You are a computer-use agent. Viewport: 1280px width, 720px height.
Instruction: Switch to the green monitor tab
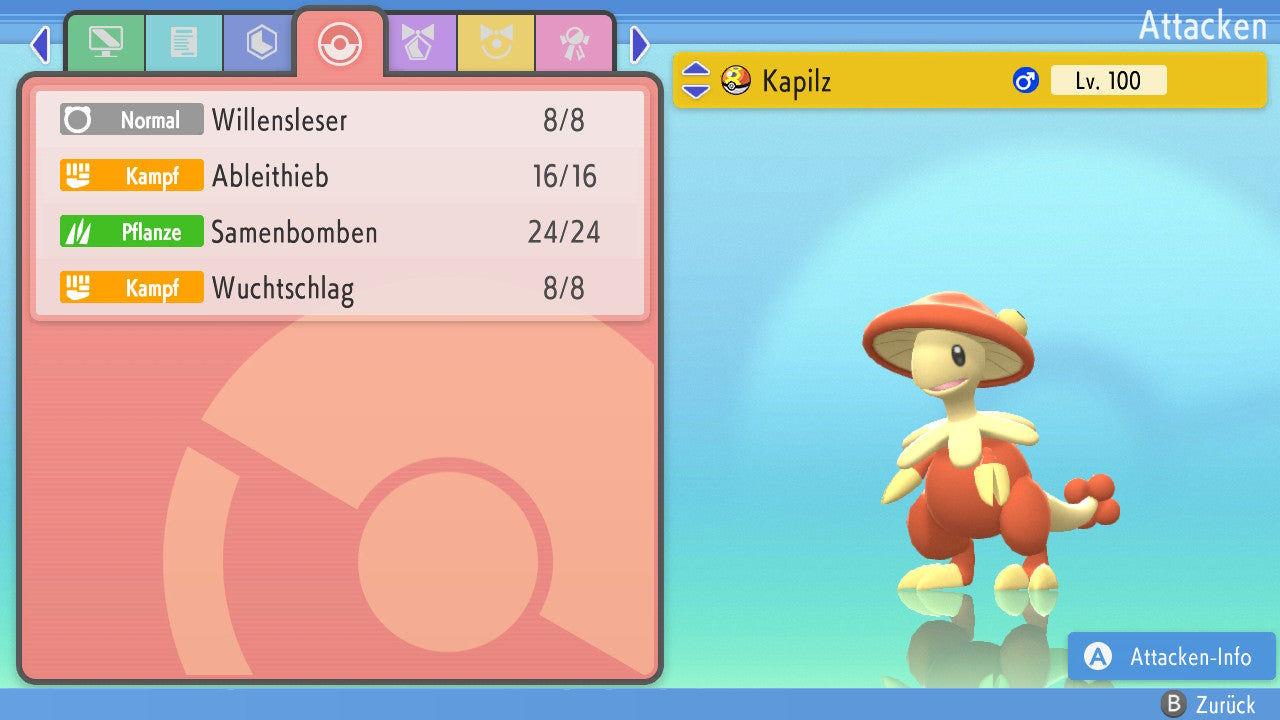tap(105, 43)
